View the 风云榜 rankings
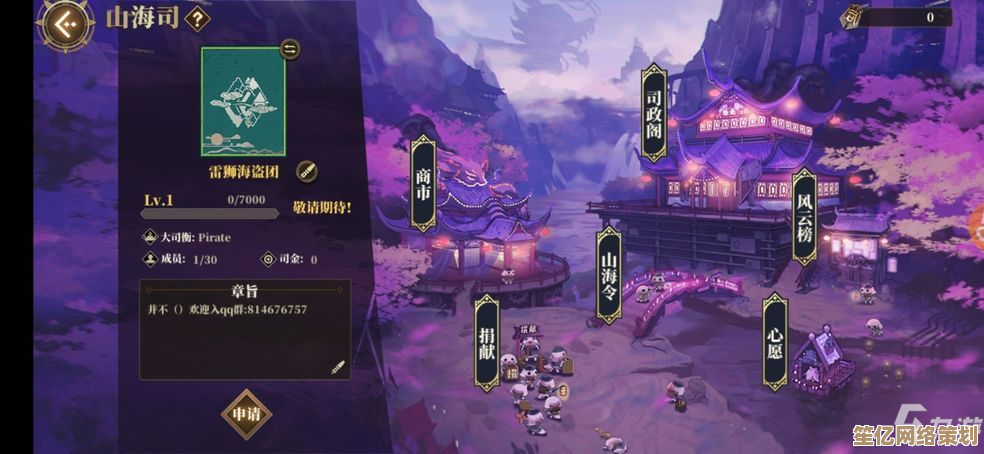984x454 pixels. [804, 216]
